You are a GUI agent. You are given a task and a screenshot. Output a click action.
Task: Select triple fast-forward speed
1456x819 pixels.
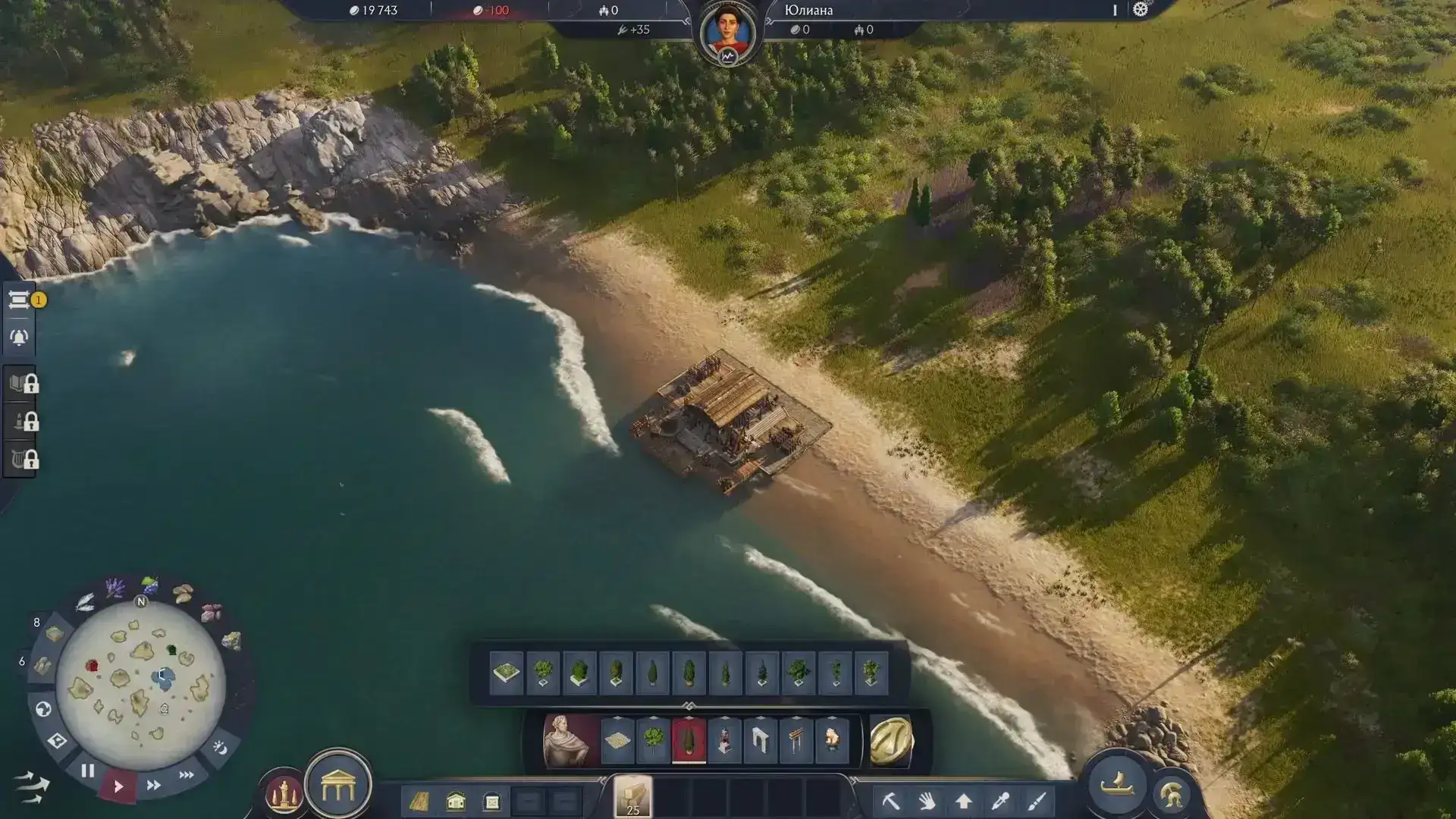point(186,774)
